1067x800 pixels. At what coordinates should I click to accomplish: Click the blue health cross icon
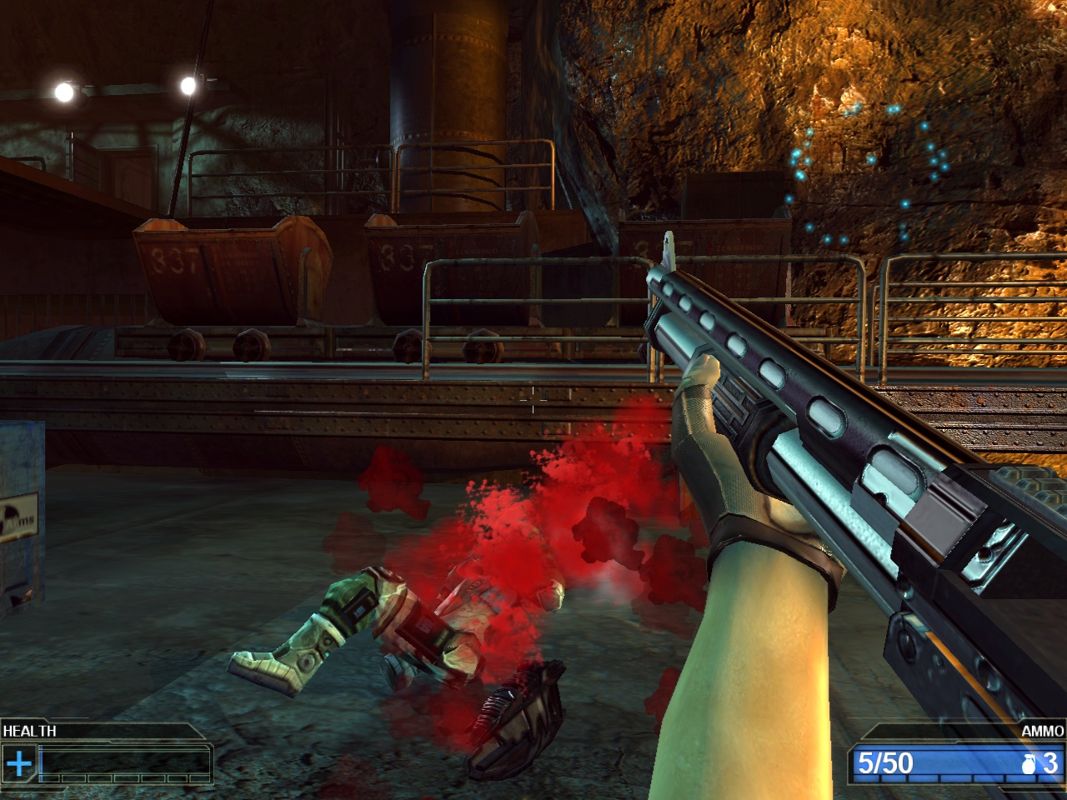pos(19,764)
